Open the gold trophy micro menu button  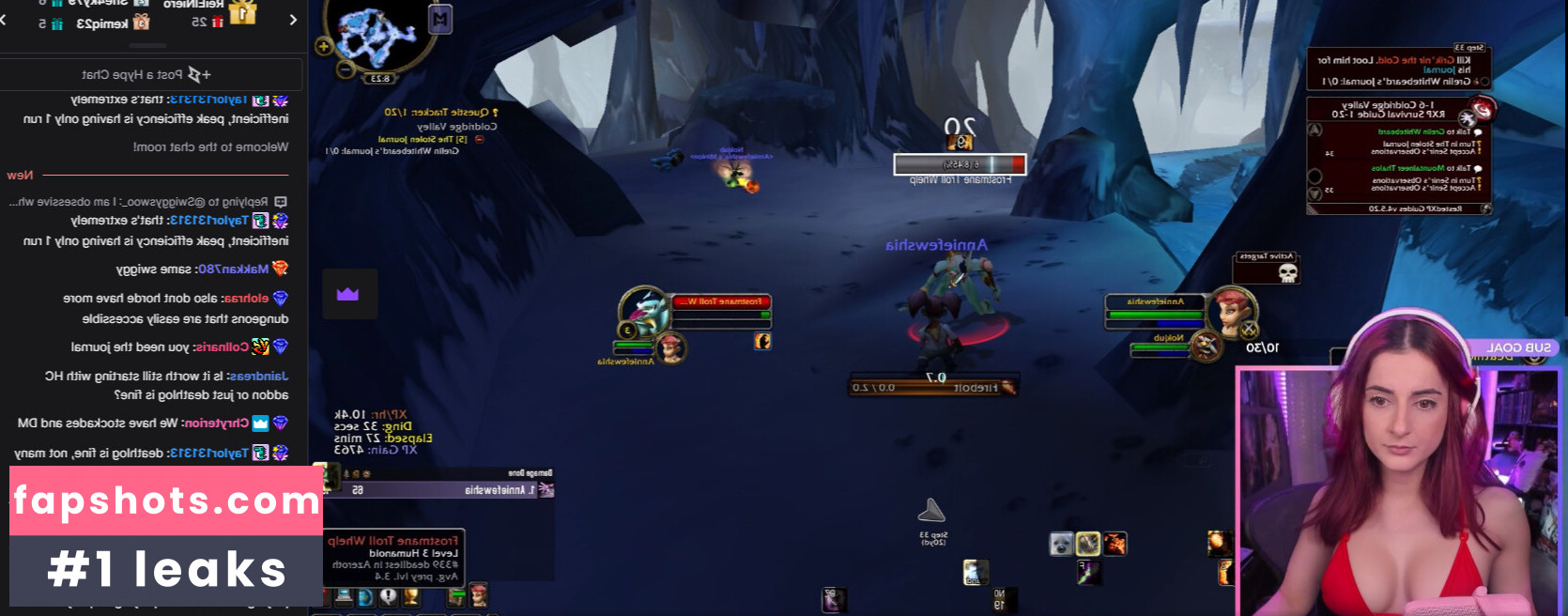tap(410, 596)
